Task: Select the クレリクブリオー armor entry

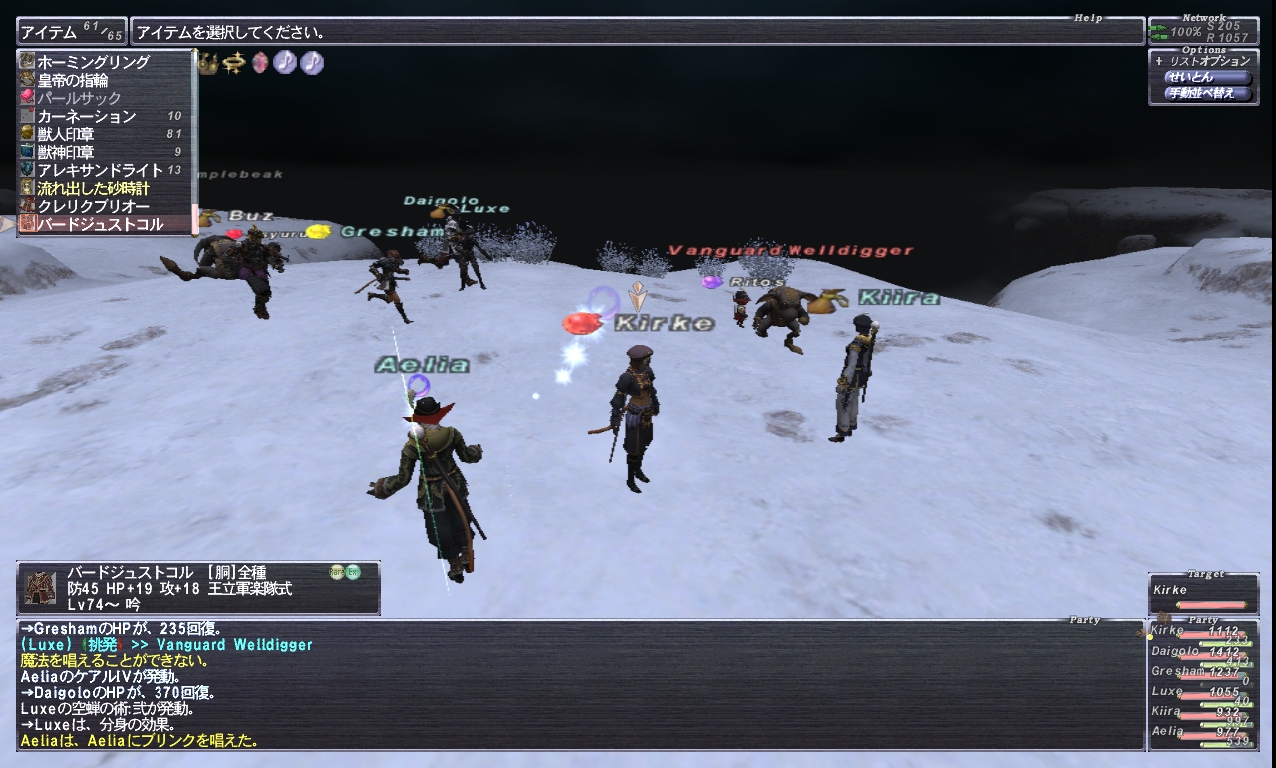Action: (x=93, y=206)
